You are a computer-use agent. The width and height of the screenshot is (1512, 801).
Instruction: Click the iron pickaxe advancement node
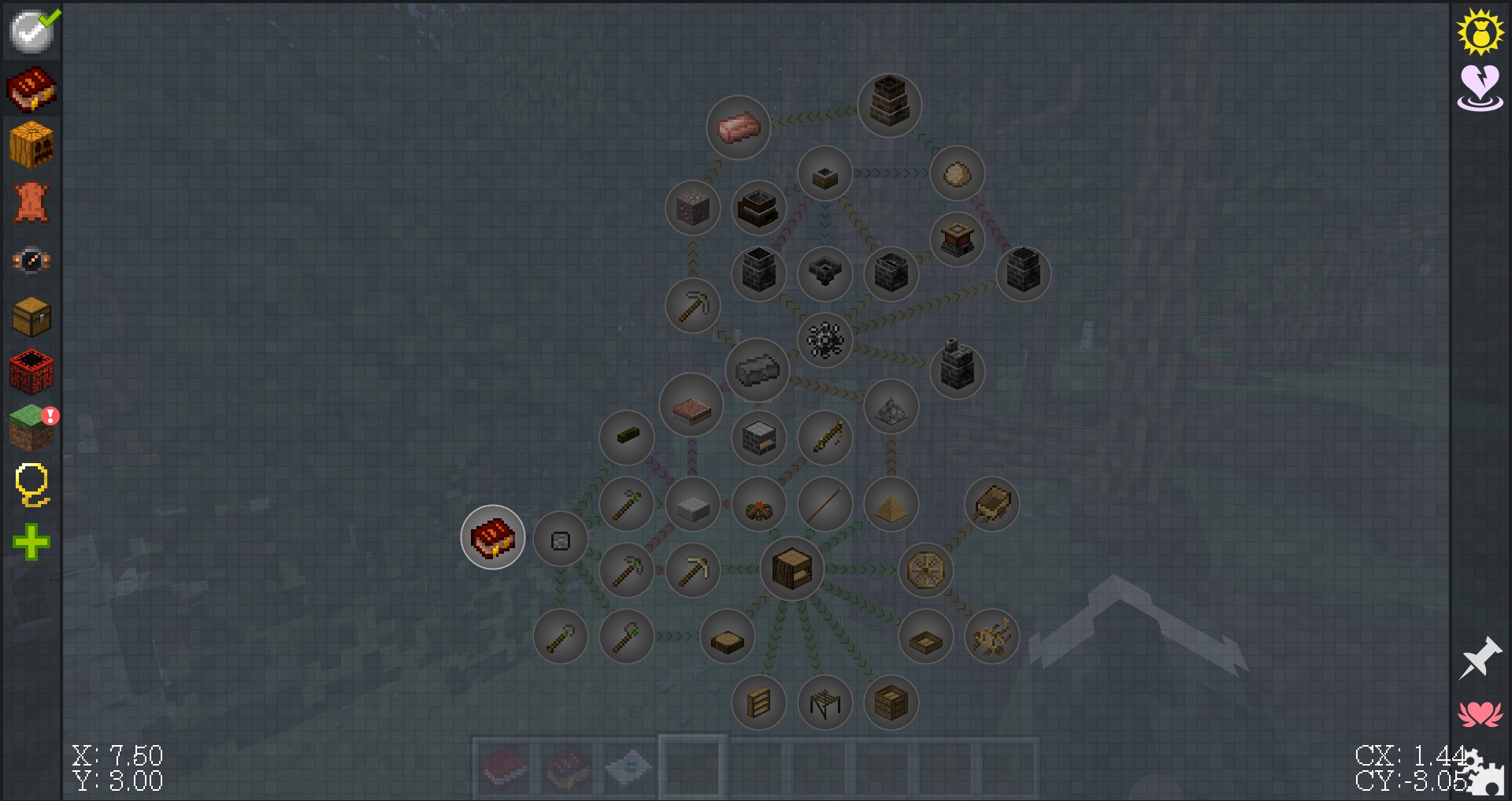(x=693, y=306)
